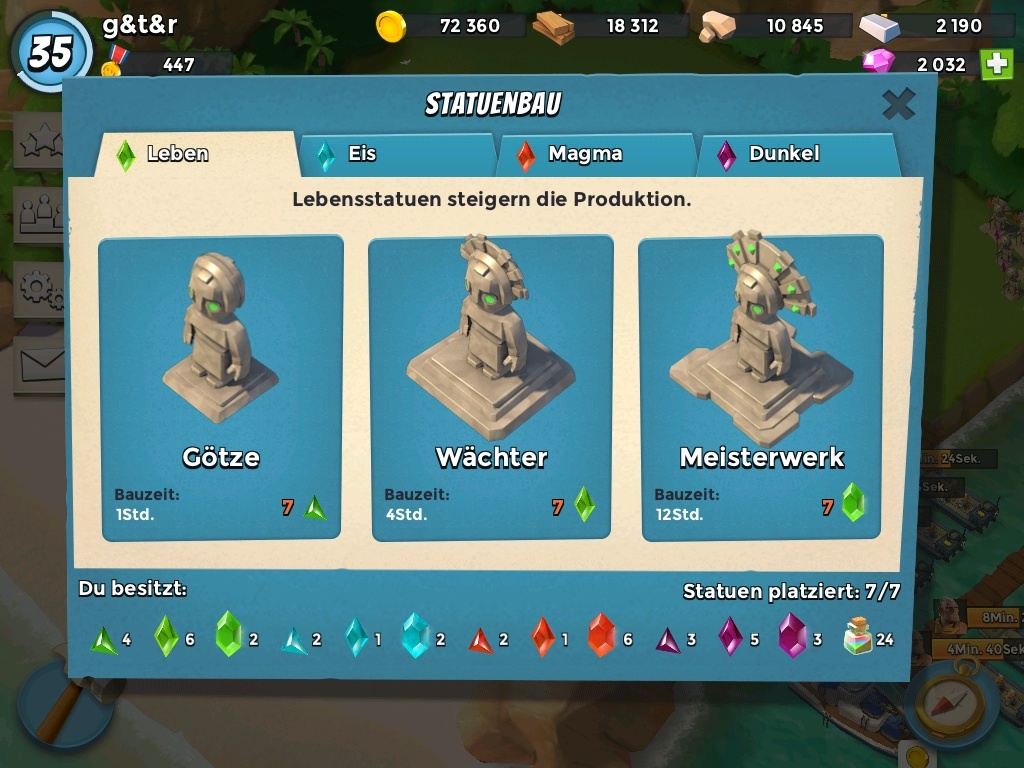The width and height of the screenshot is (1024, 768).
Task: Buy more diamonds with the green plus
Action: click(x=996, y=64)
